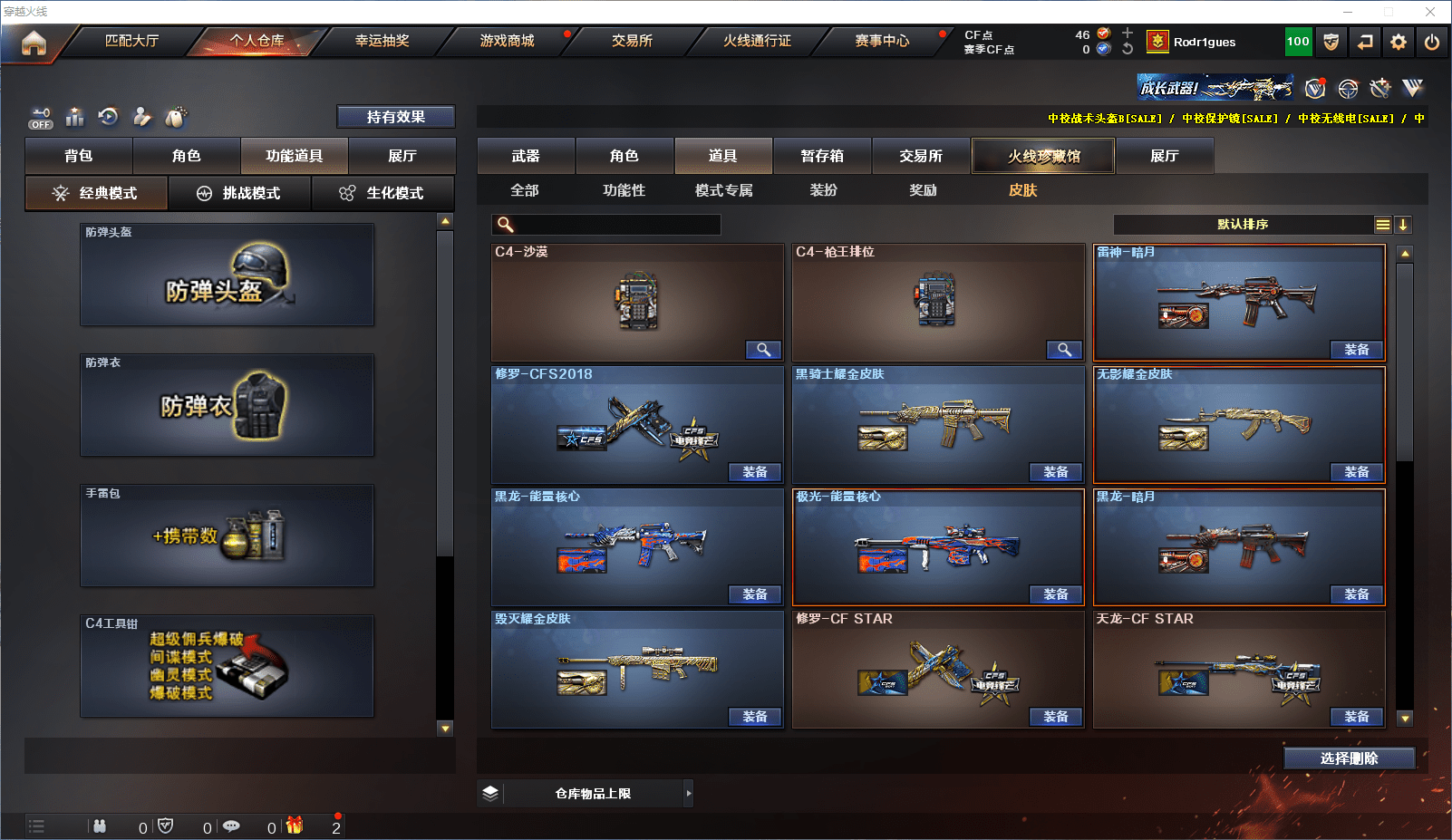Open the settings gear icon
This screenshot has height=840, width=1452.
pyautogui.click(x=1399, y=42)
